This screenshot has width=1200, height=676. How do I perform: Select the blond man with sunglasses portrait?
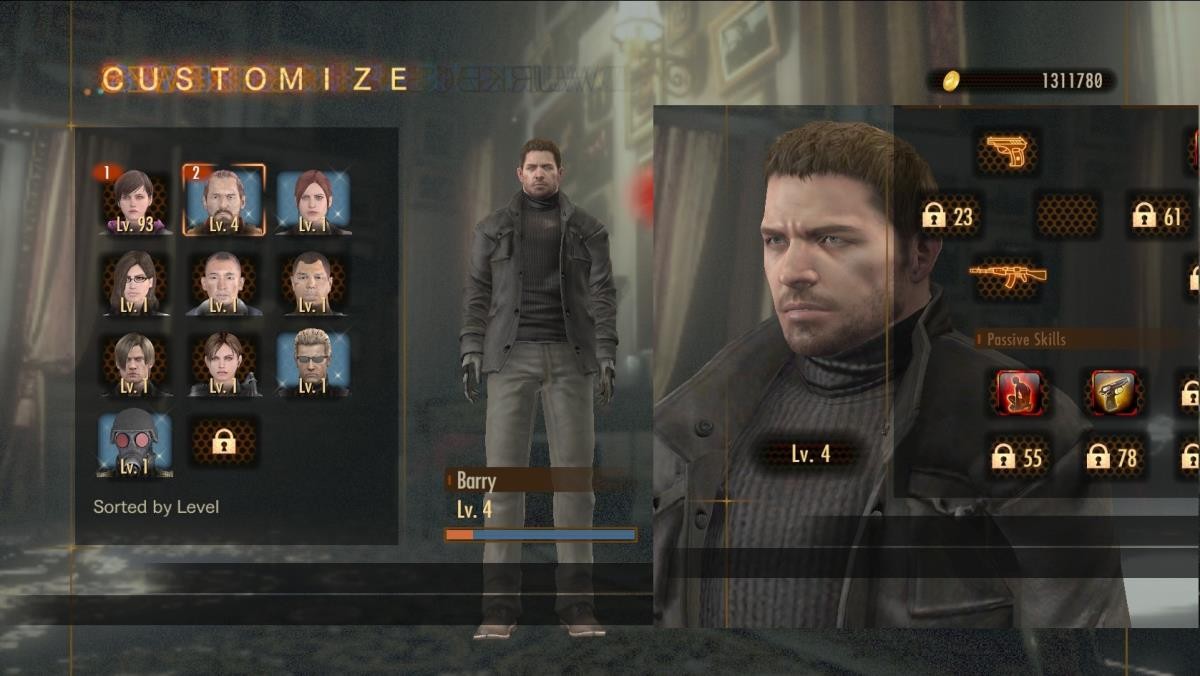click(313, 364)
